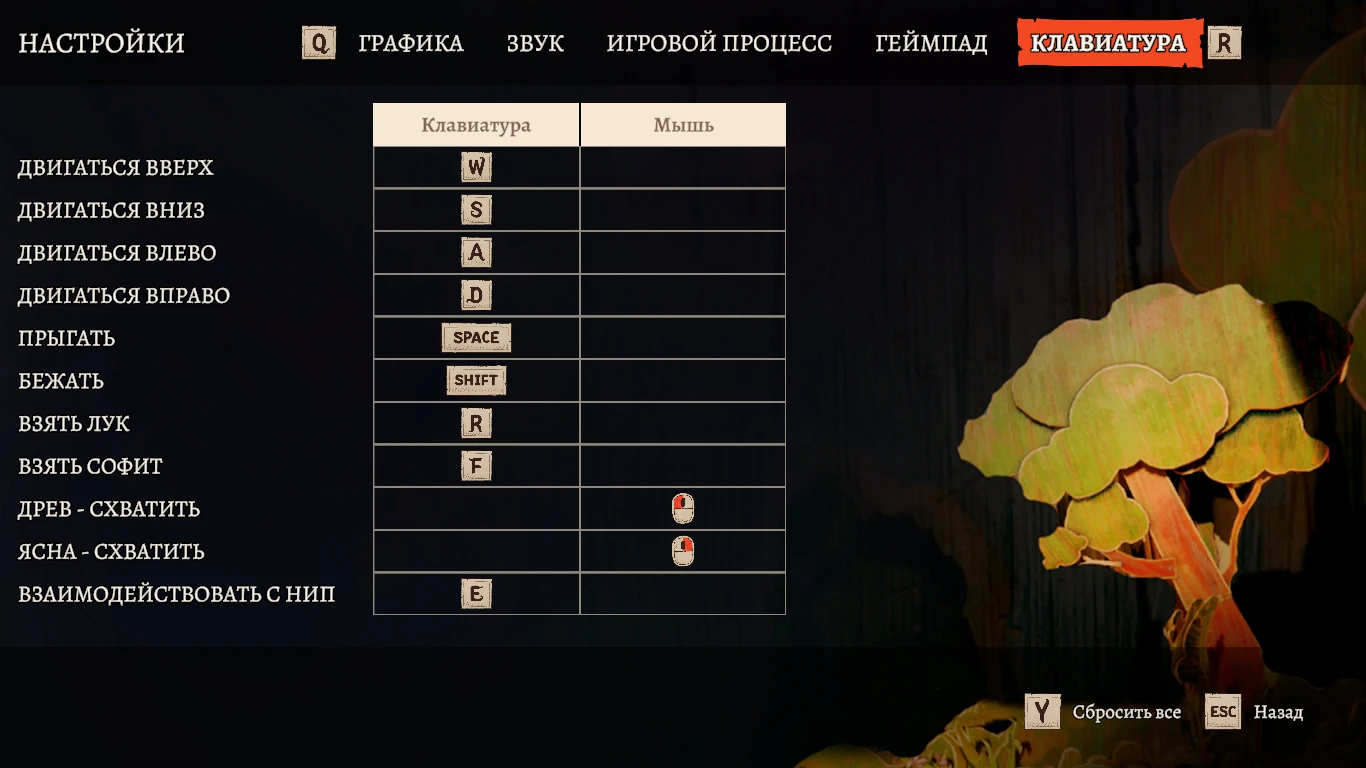Click Сбросить все to reset bindings
The image size is (1366, 768).
tap(1126, 712)
